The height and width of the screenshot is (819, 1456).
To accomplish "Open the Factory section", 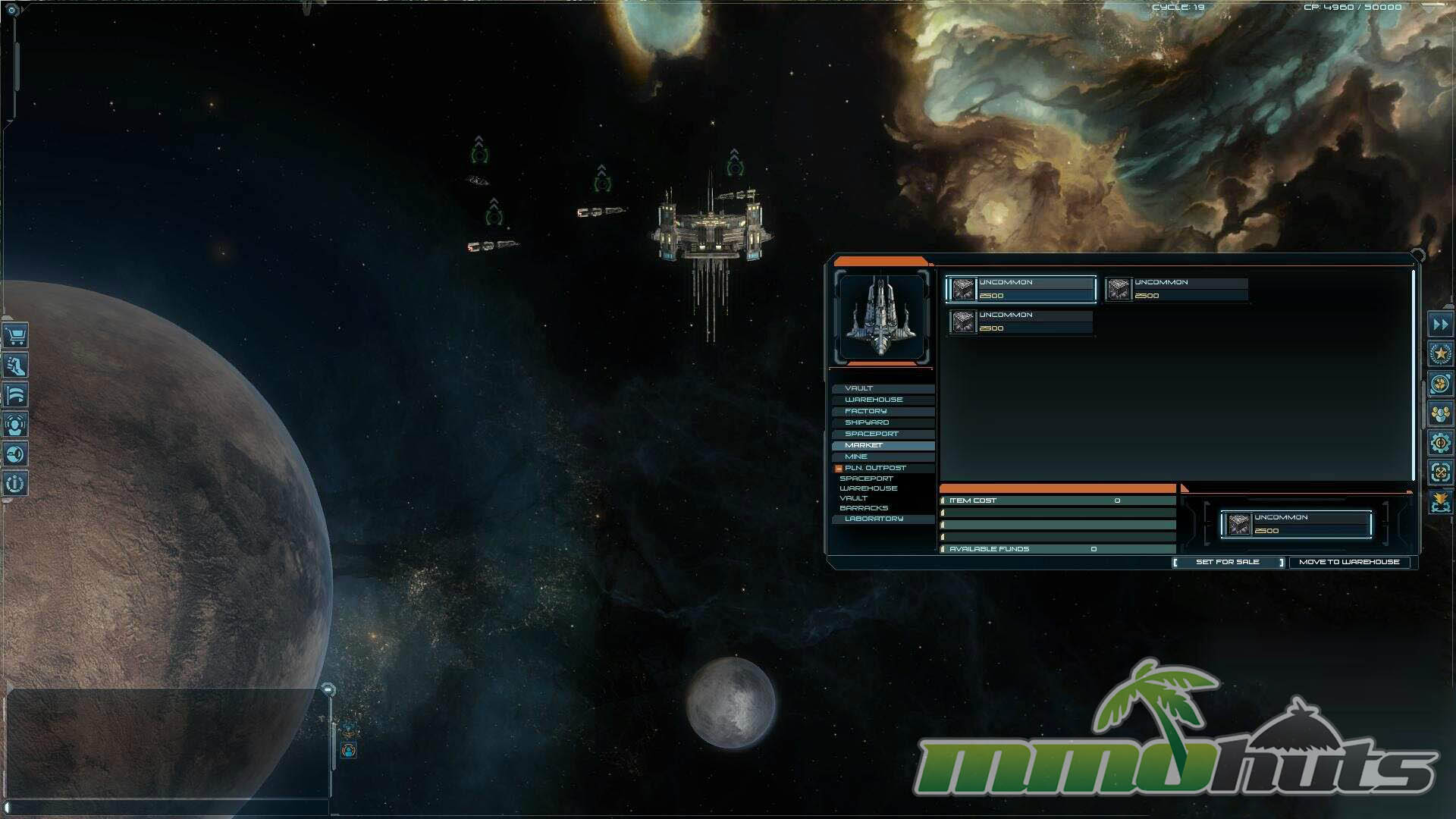I will (866, 411).
